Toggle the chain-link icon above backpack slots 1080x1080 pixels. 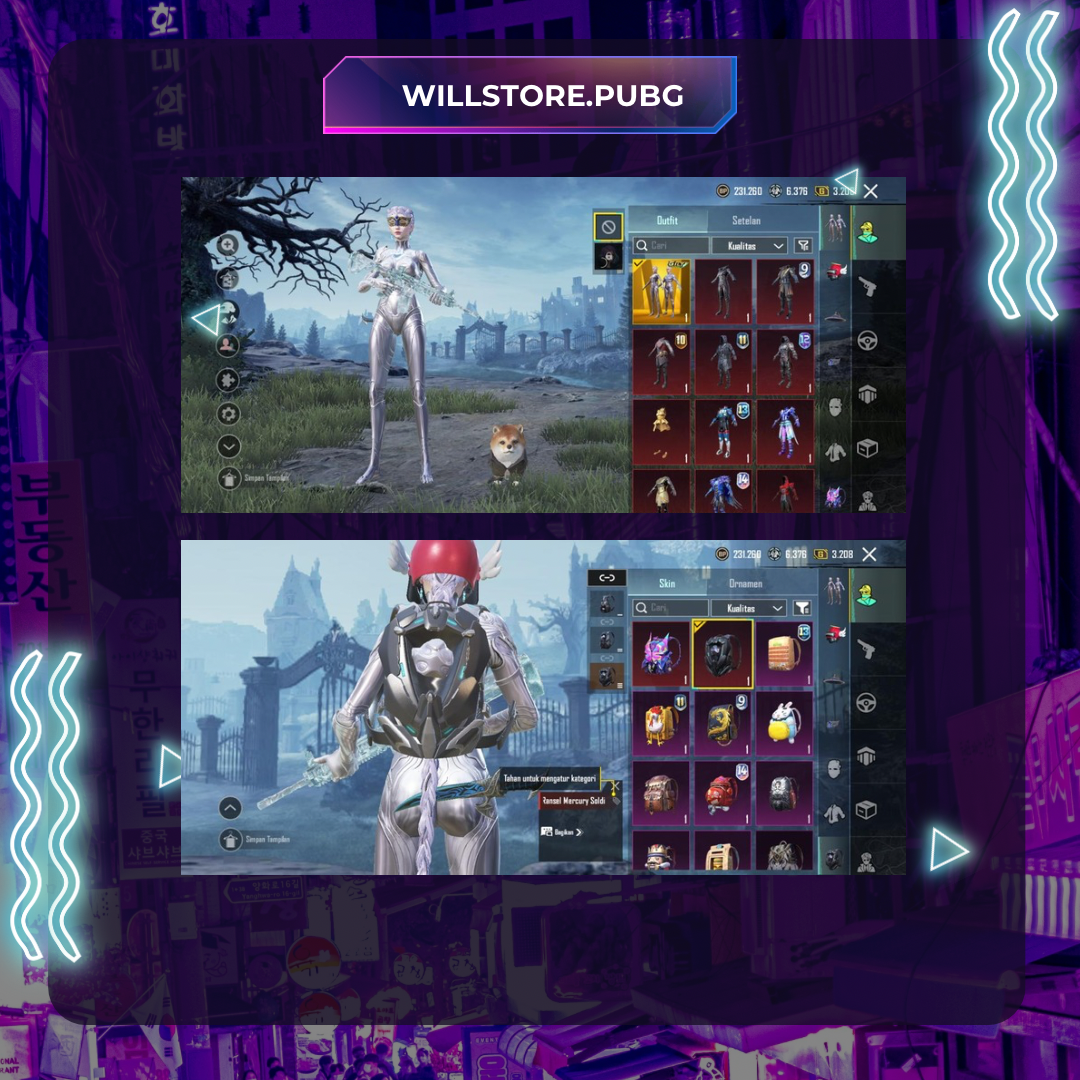(606, 578)
